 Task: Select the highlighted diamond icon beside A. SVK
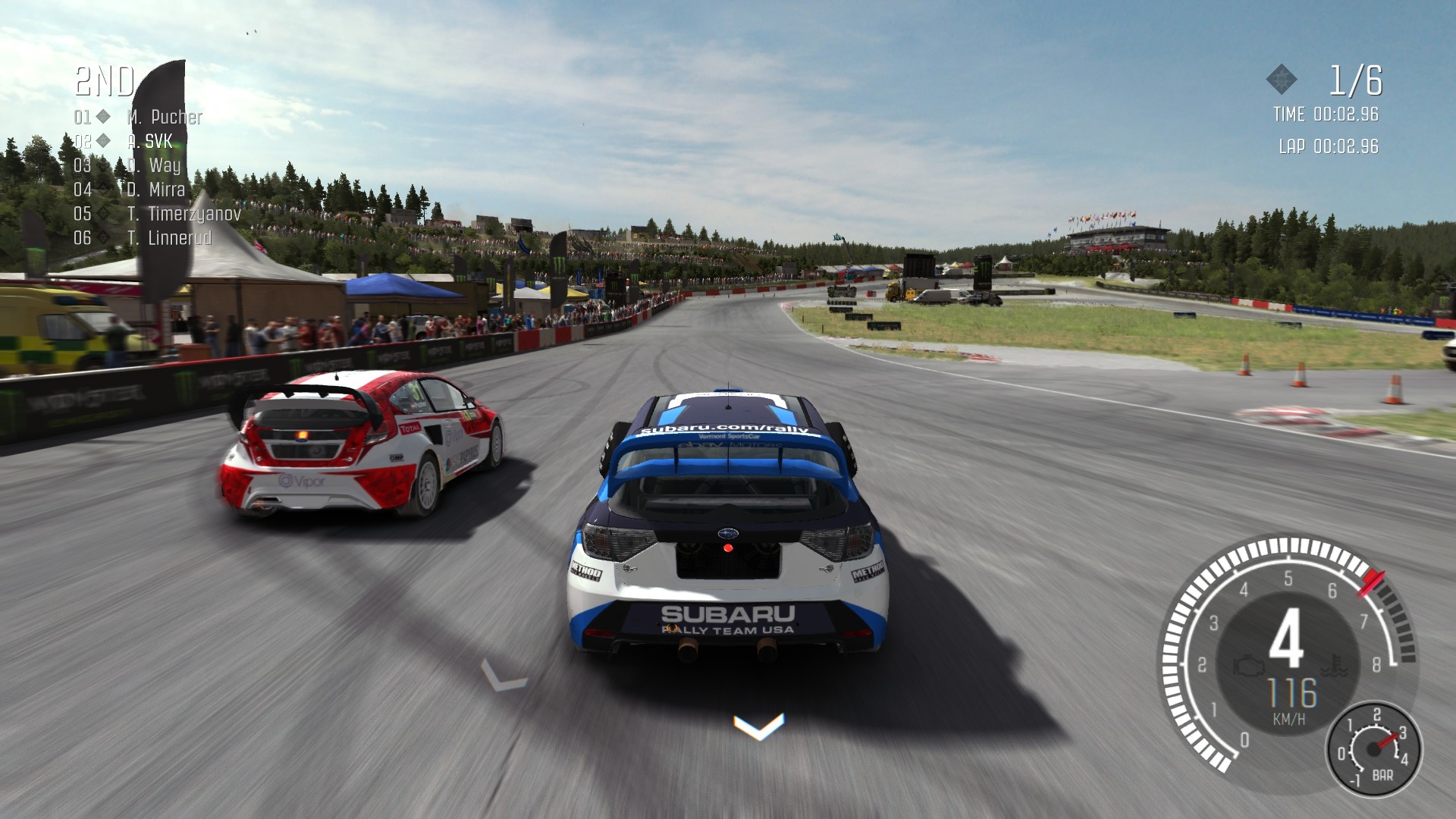pos(103,140)
